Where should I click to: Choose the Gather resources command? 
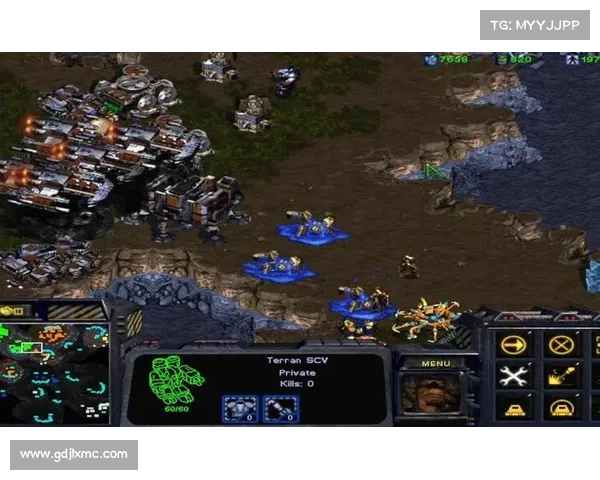[561, 376]
